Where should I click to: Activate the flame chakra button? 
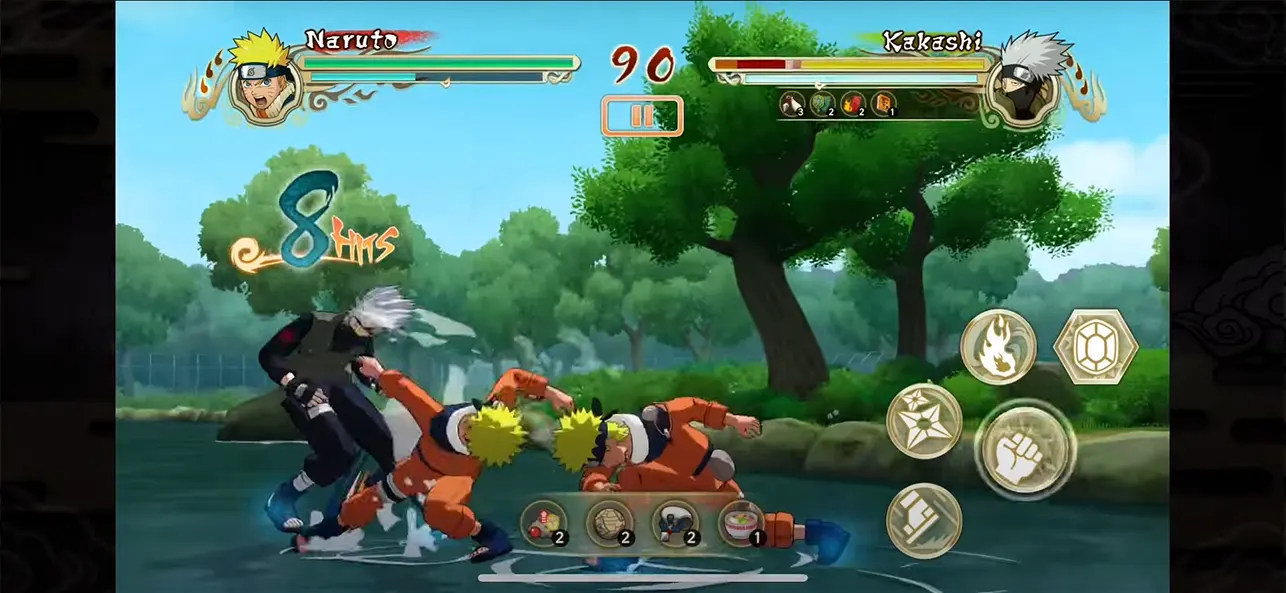(x=998, y=346)
